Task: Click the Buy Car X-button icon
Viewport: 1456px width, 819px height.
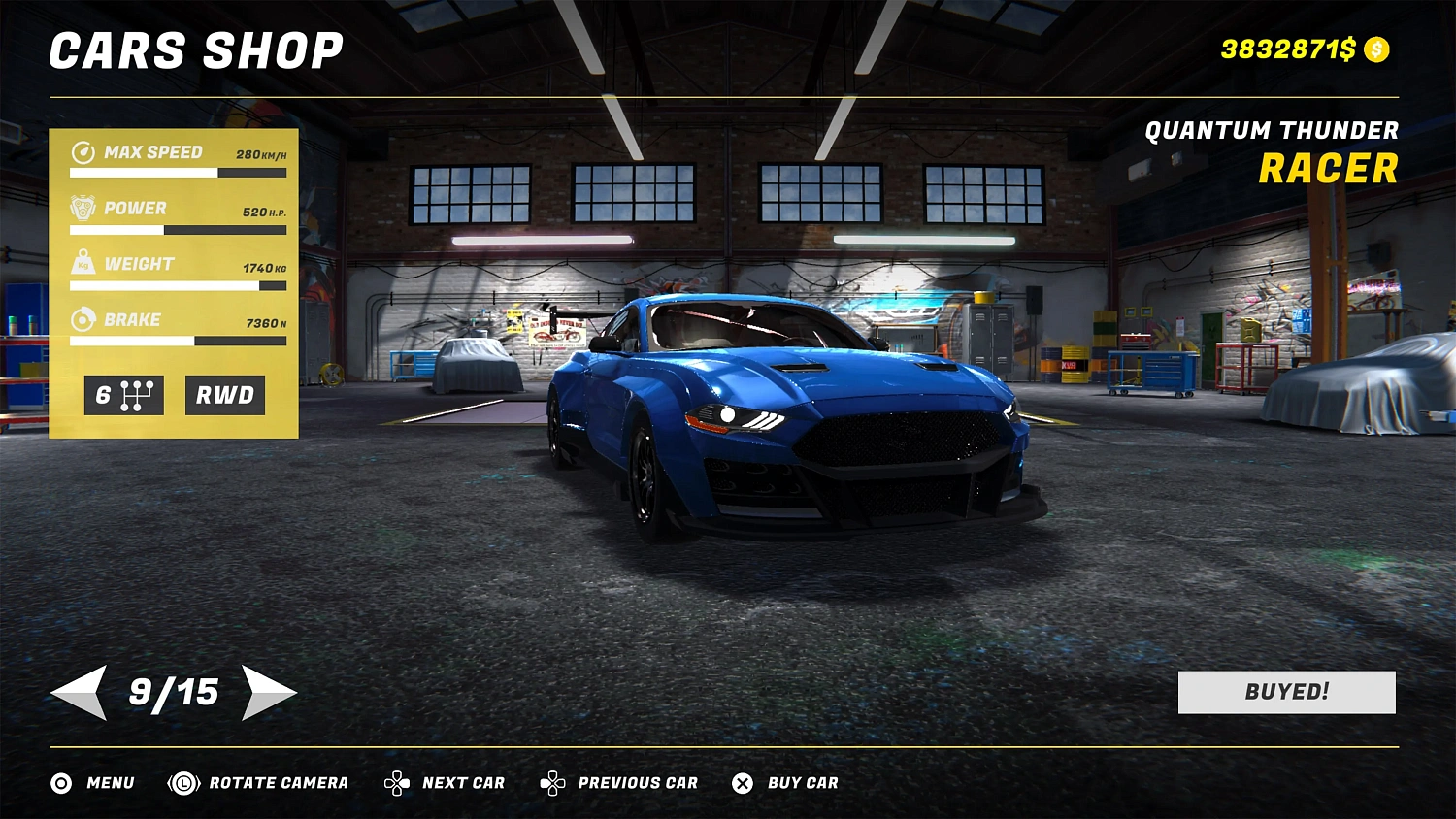Action: point(743,783)
